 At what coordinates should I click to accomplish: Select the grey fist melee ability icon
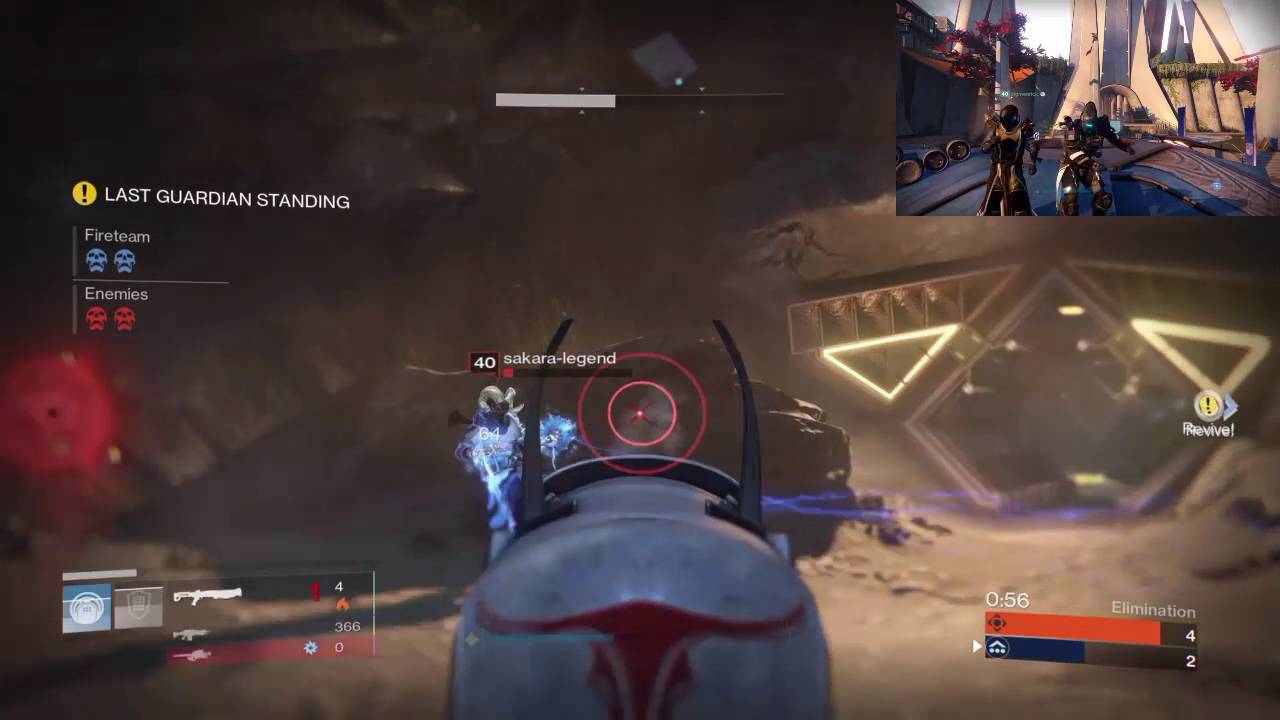tap(139, 608)
